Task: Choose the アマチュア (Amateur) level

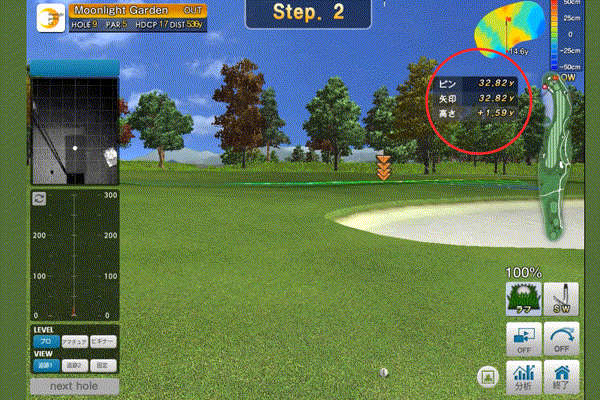Action: (75, 341)
